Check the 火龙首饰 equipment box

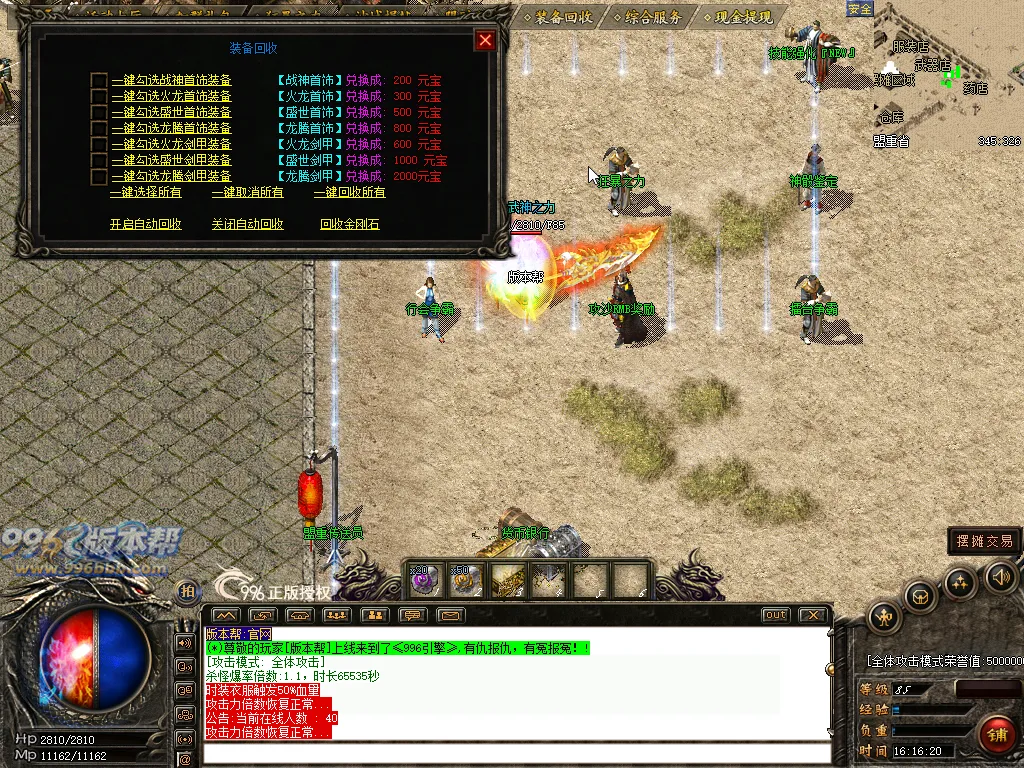[x=99, y=96]
